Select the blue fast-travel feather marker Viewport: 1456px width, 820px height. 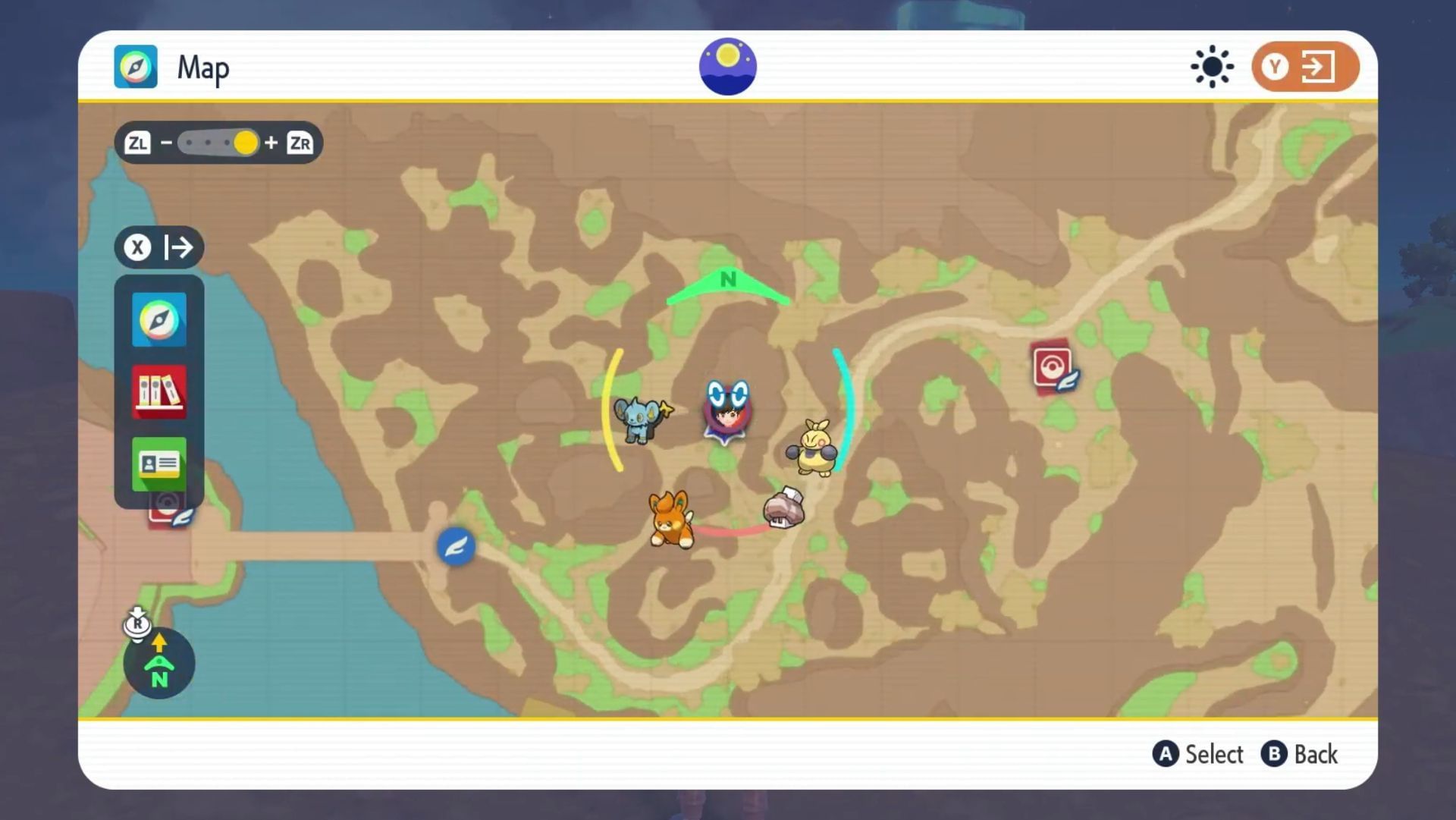click(x=456, y=545)
